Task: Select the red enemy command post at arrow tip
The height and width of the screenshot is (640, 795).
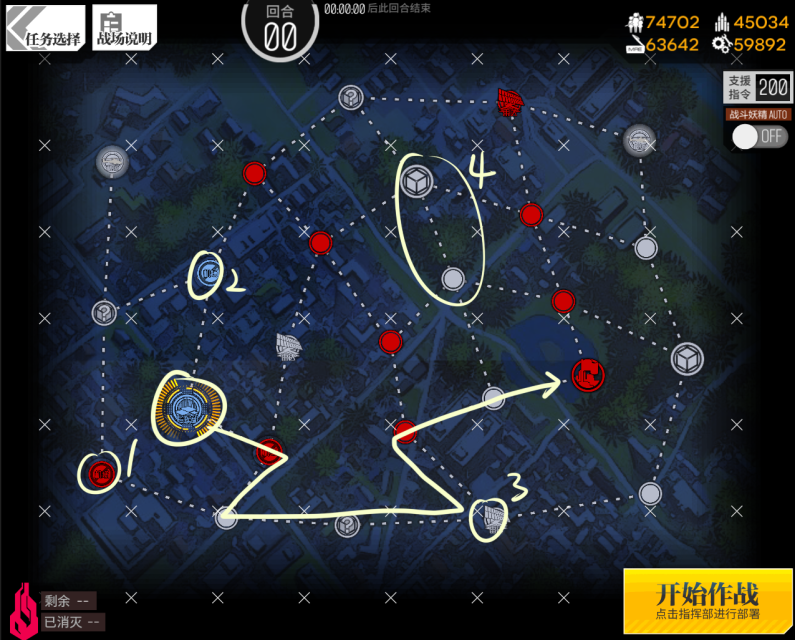Action: [589, 375]
